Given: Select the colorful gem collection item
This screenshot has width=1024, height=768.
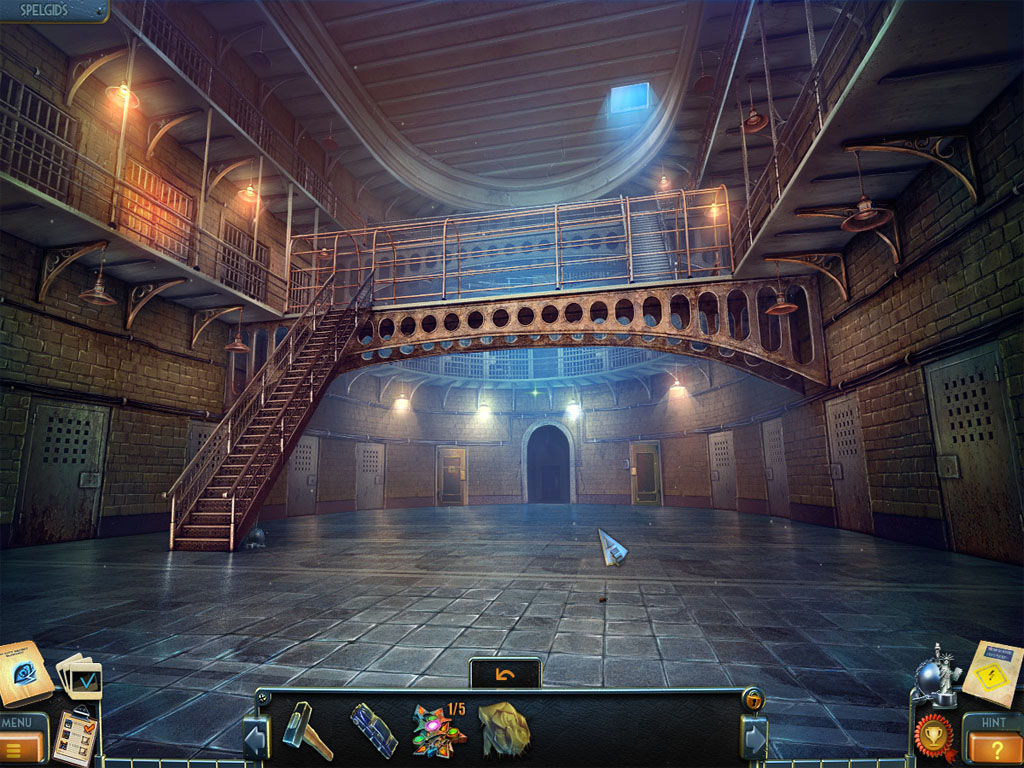Looking at the screenshot, I should coord(438,731).
